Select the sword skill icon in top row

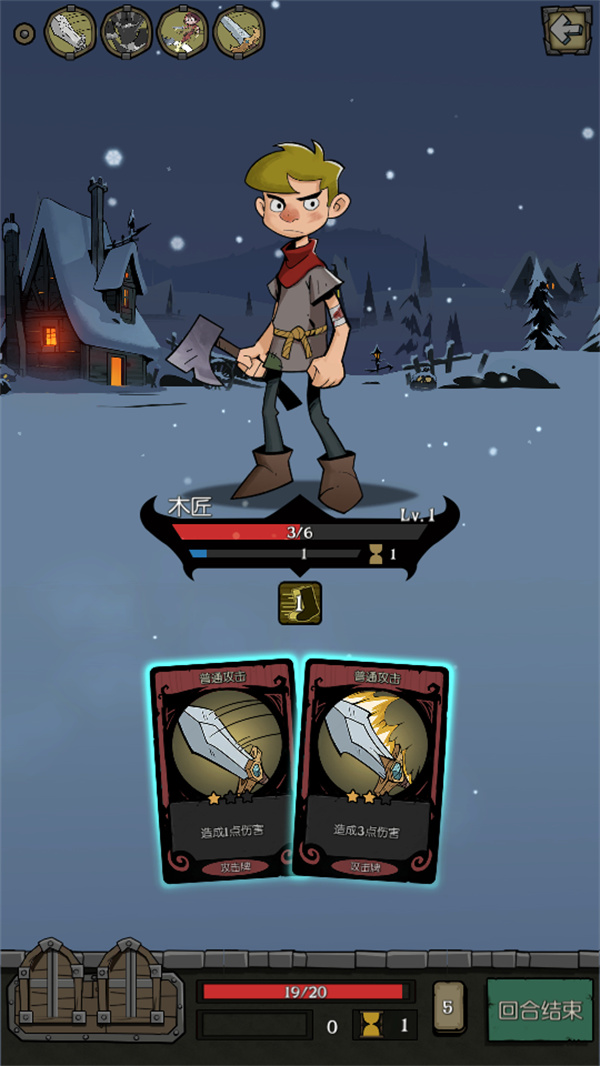coord(239,33)
